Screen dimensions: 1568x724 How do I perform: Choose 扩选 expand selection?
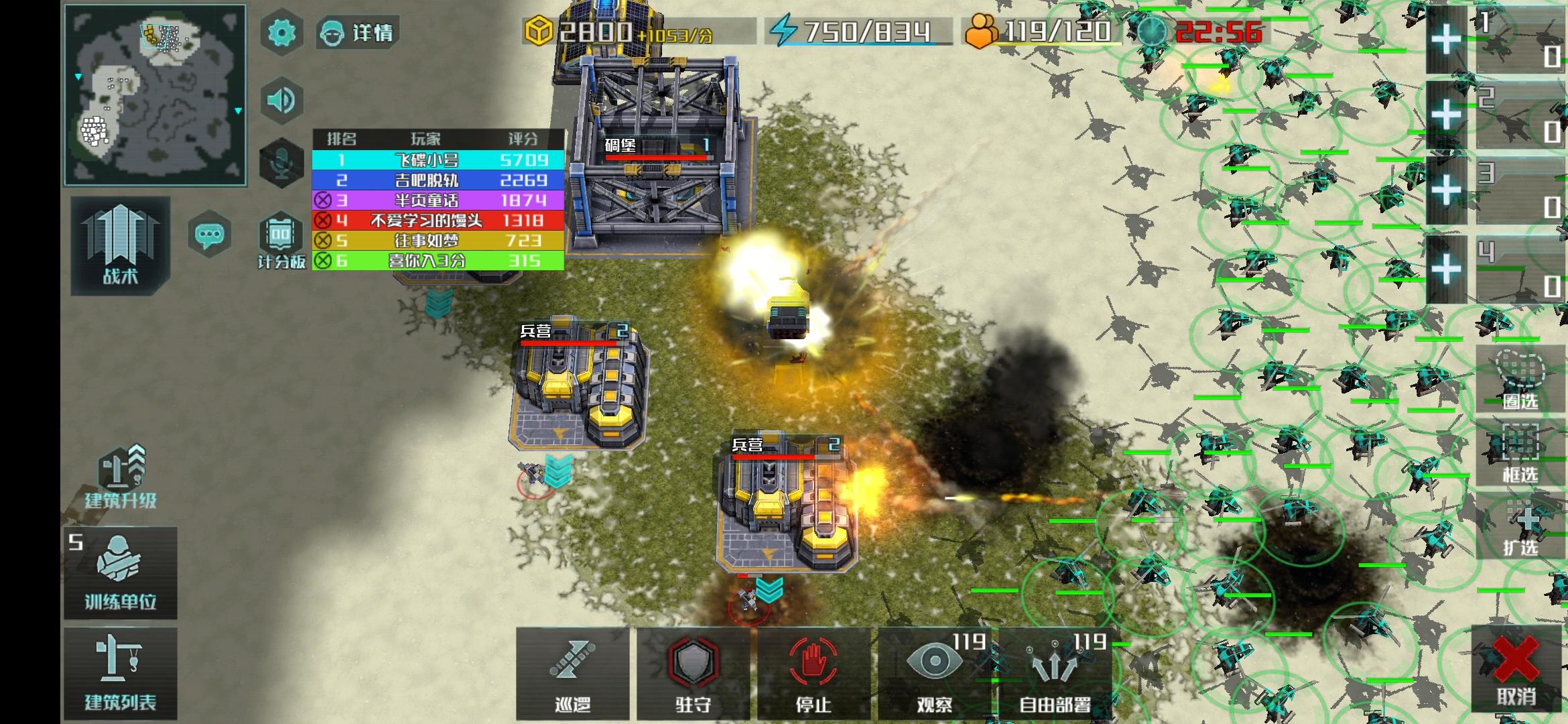pos(1520,528)
